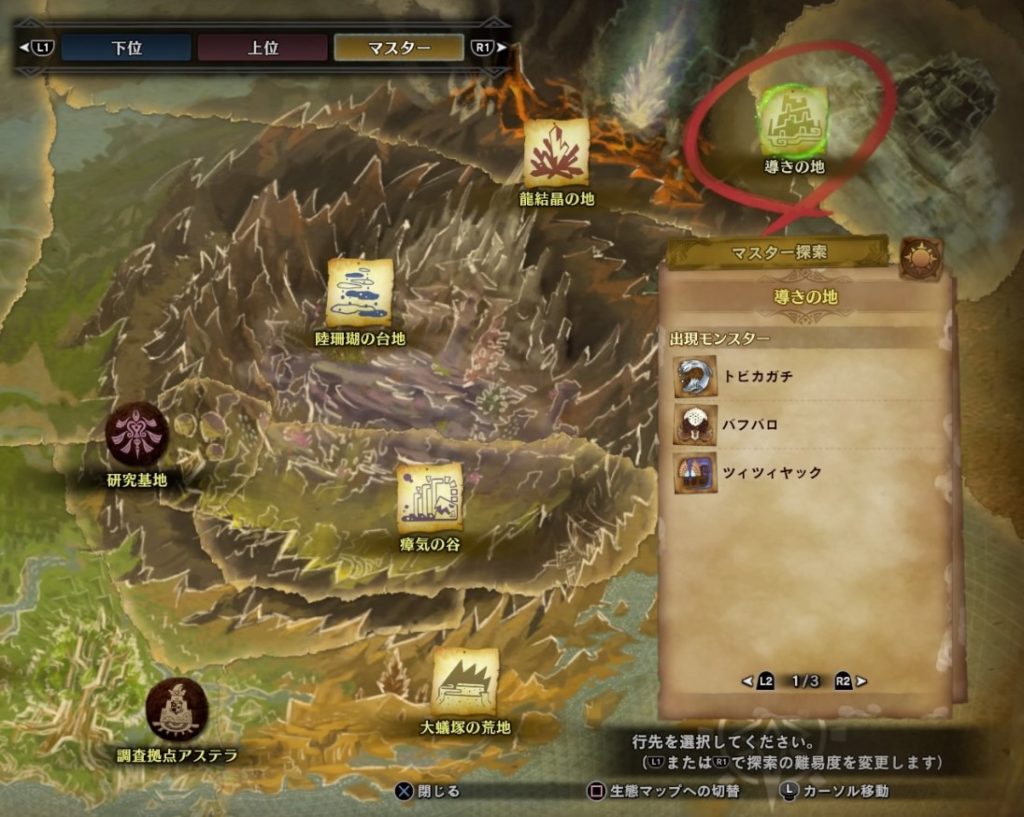This screenshot has height=817, width=1024.
Task: Select the 上位 rank tab
Action: coord(262,47)
